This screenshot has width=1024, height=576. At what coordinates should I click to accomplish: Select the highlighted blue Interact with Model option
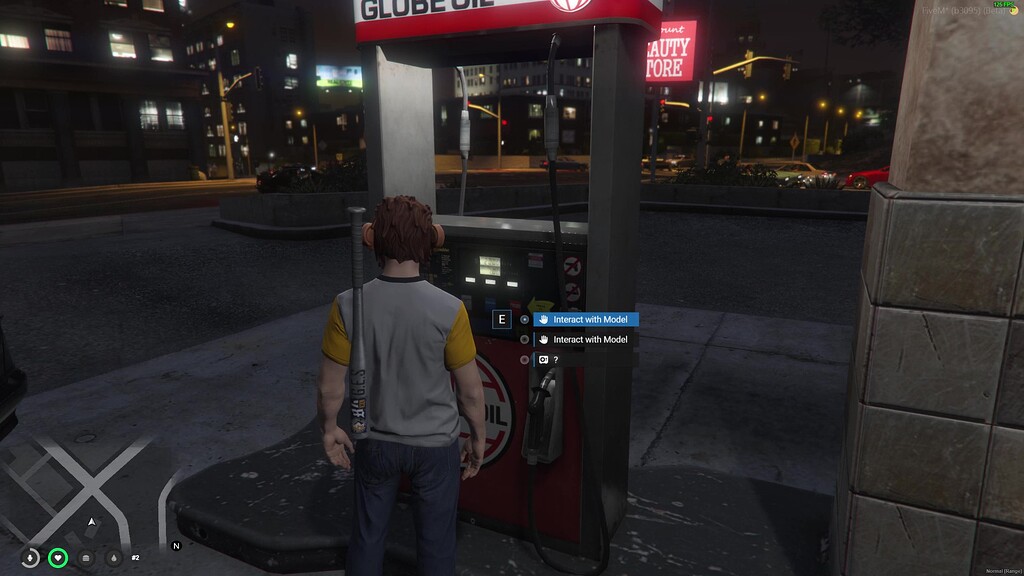(x=586, y=320)
